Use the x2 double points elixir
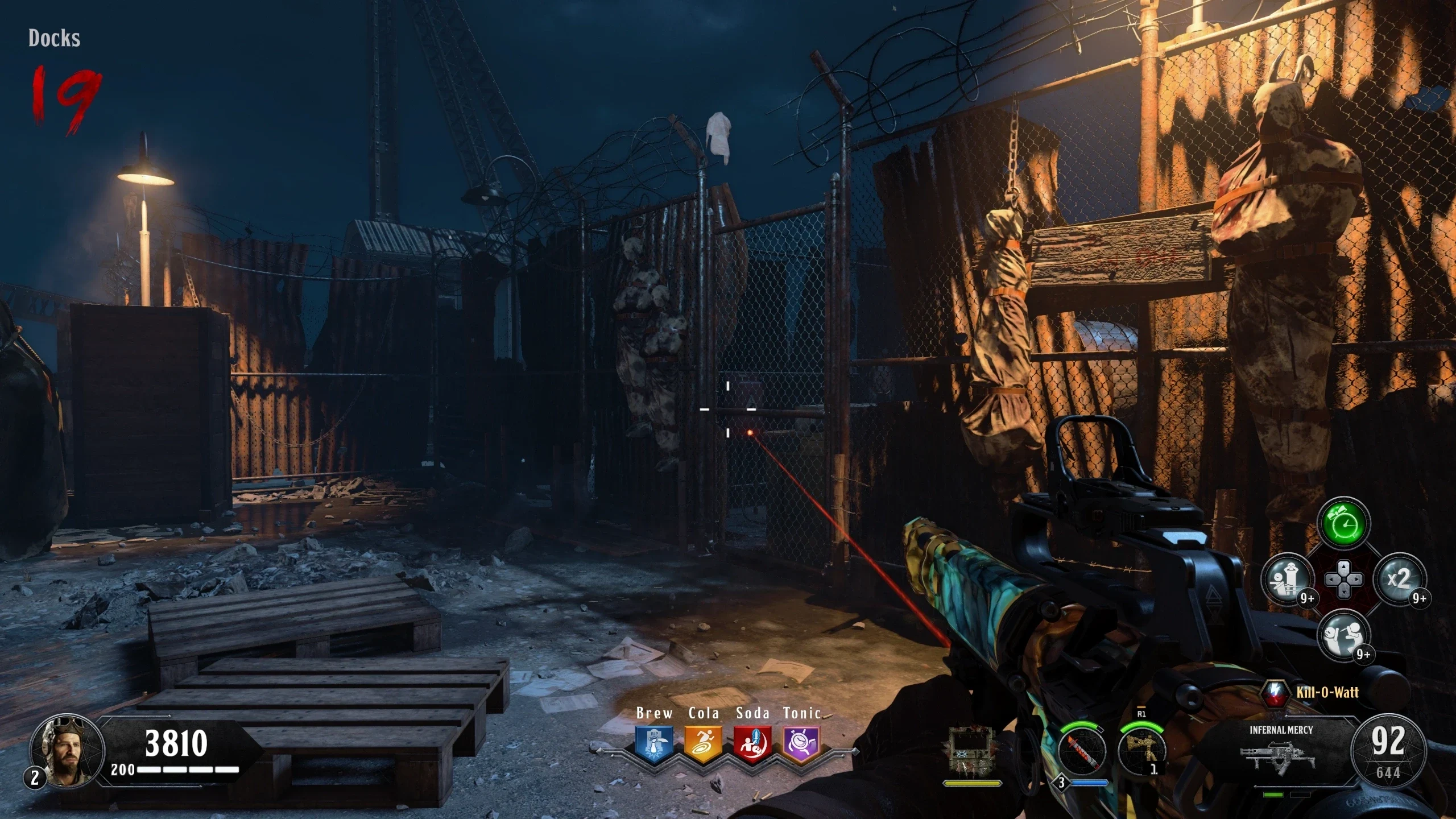 pos(1399,580)
